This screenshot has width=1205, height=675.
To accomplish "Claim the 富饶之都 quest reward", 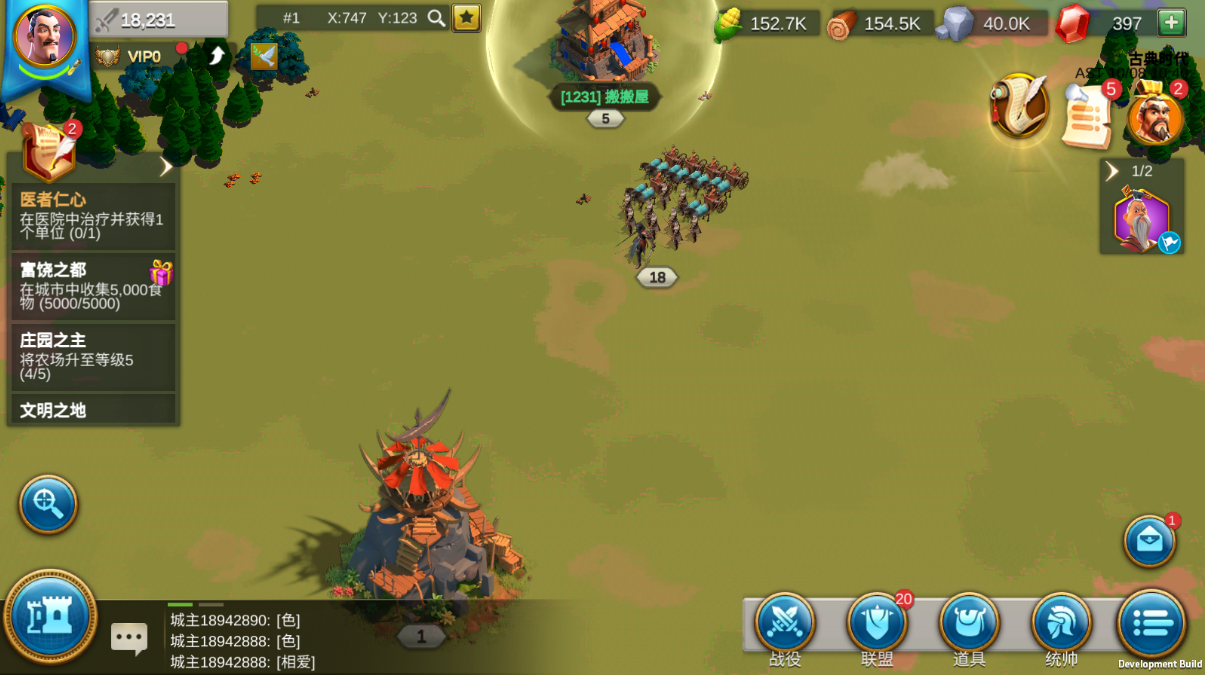I will (160, 273).
